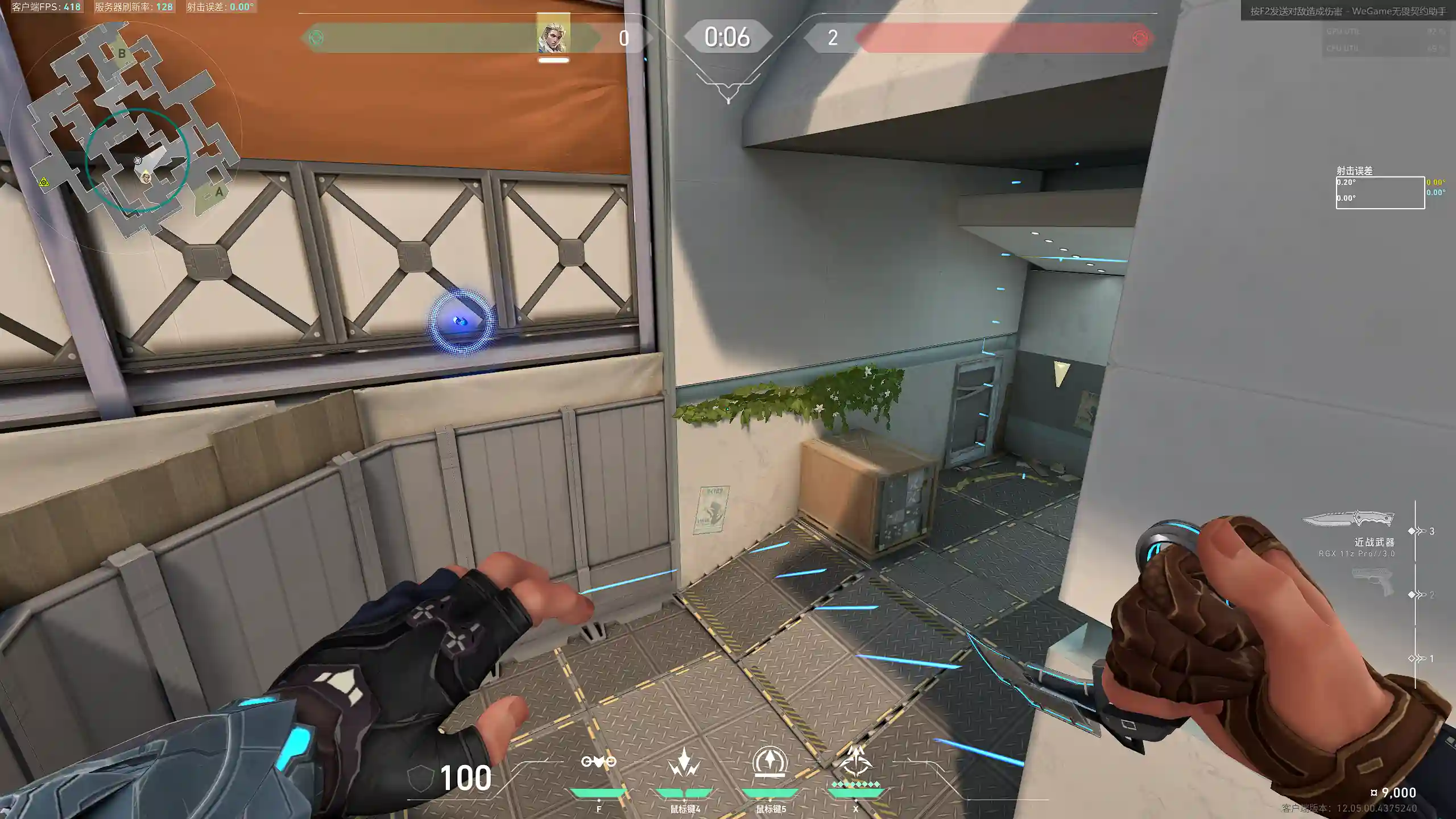The height and width of the screenshot is (819, 1456).
Task: Click the A site marker on the minimap
Action: (x=219, y=192)
